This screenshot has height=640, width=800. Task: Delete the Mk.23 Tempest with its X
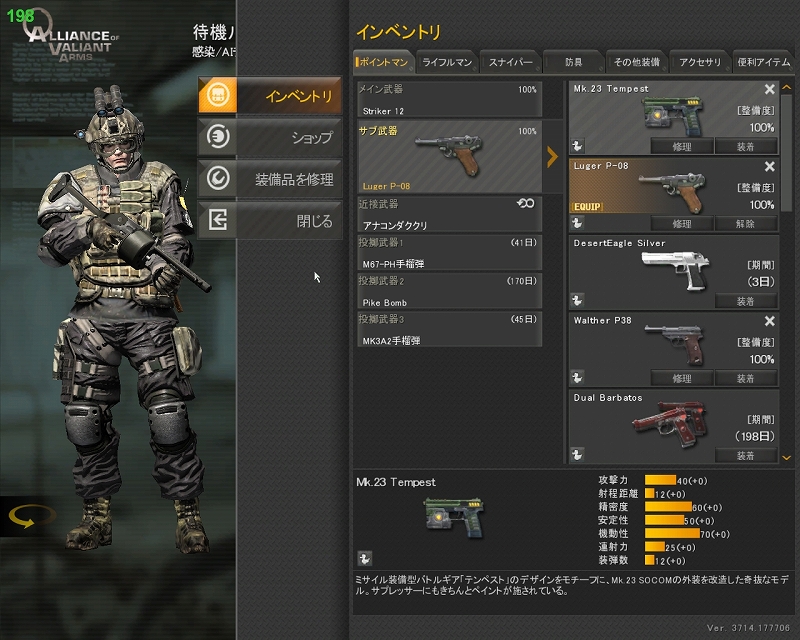pos(770,90)
